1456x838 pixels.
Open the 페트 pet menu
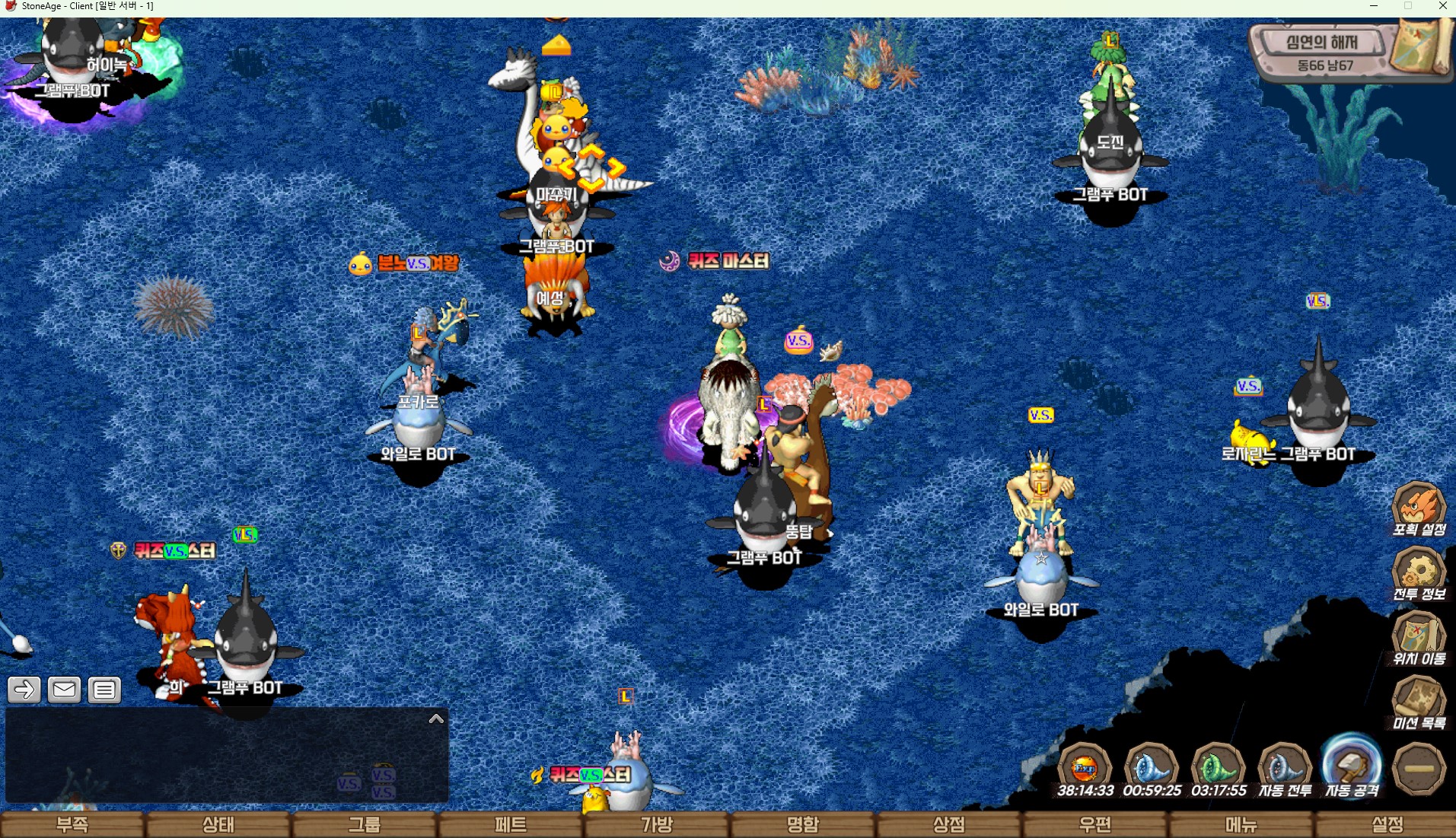511,824
